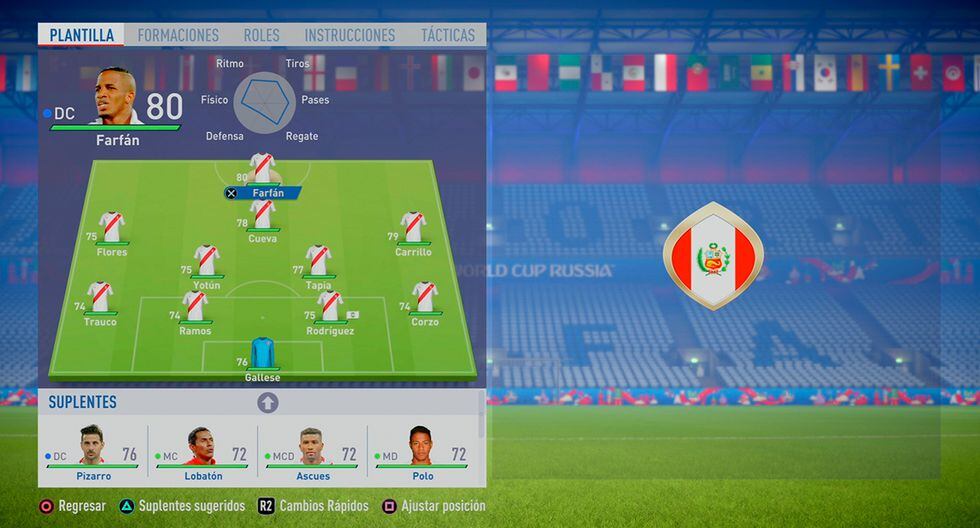Switch to the Formaciones tab
This screenshot has width=980, height=528.
[178, 35]
